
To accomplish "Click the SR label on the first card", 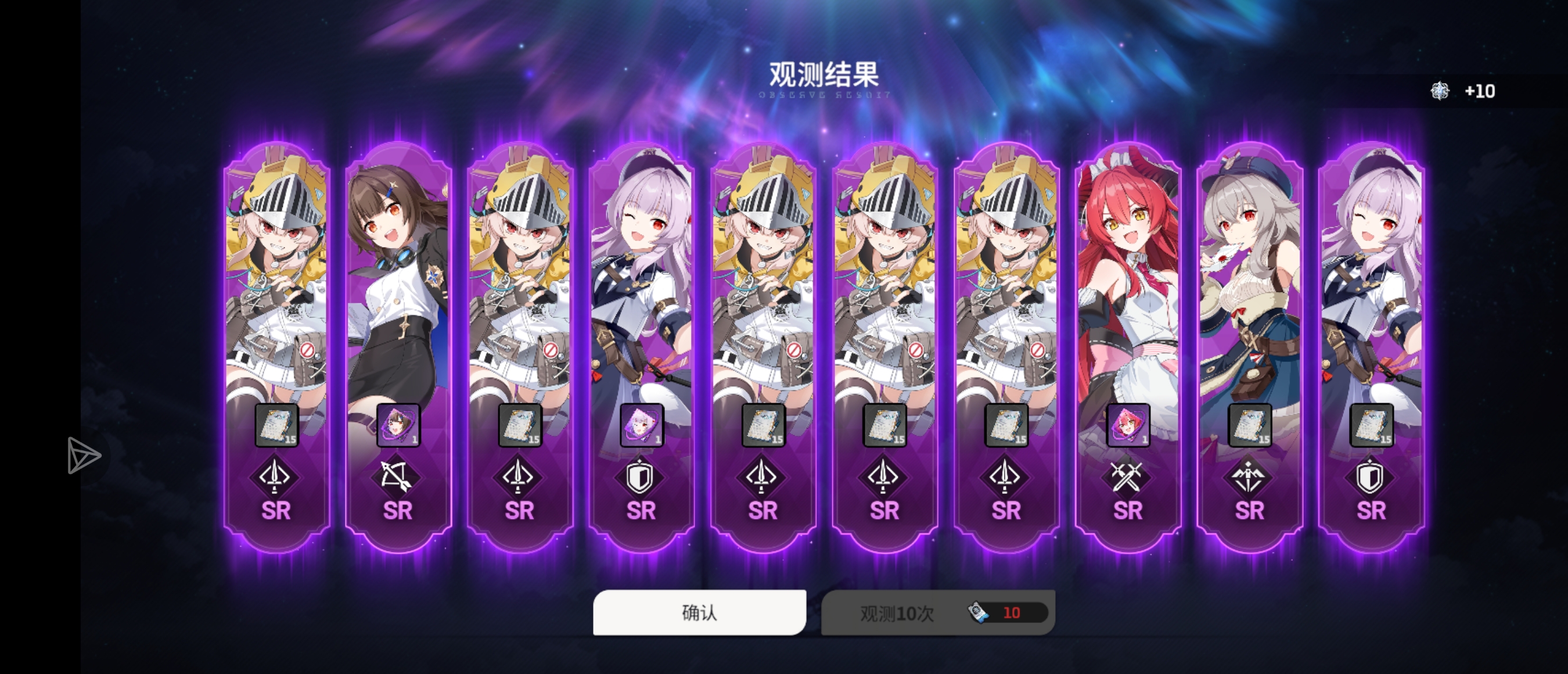I will click(275, 512).
